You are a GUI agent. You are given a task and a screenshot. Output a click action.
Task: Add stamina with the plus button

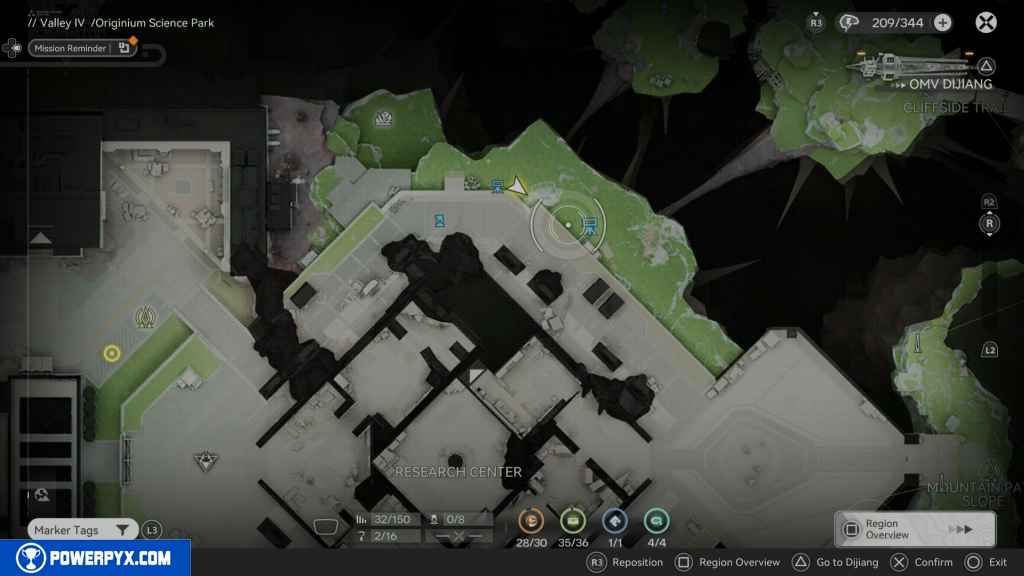click(942, 22)
